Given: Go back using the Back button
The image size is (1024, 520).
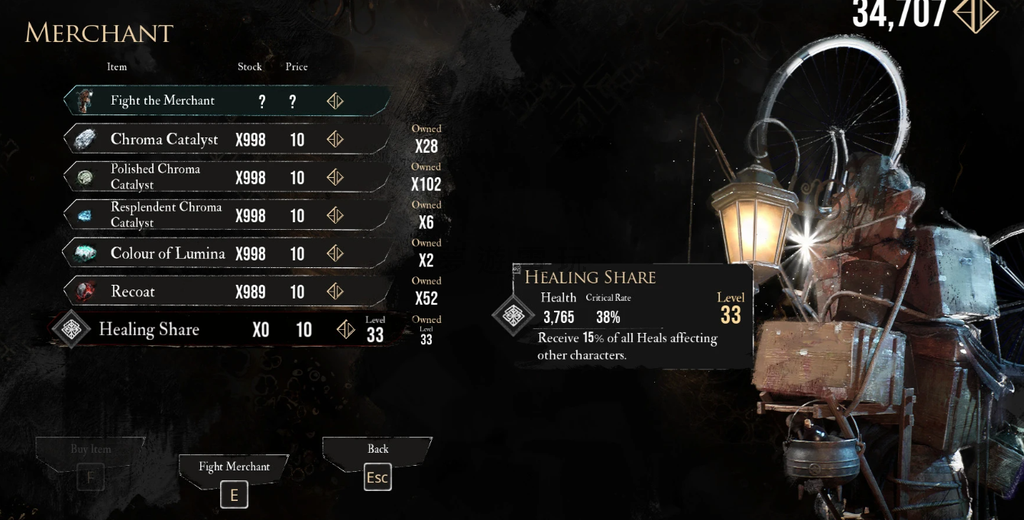Looking at the screenshot, I should [x=377, y=463].
